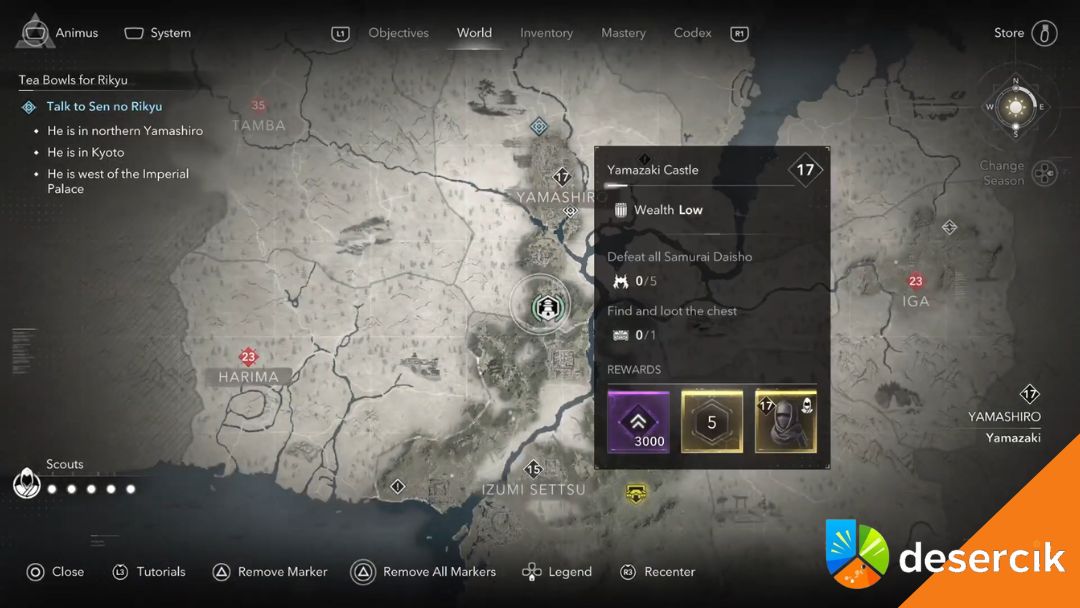Switch to the World tab
The image size is (1080, 608).
point(474,33)
